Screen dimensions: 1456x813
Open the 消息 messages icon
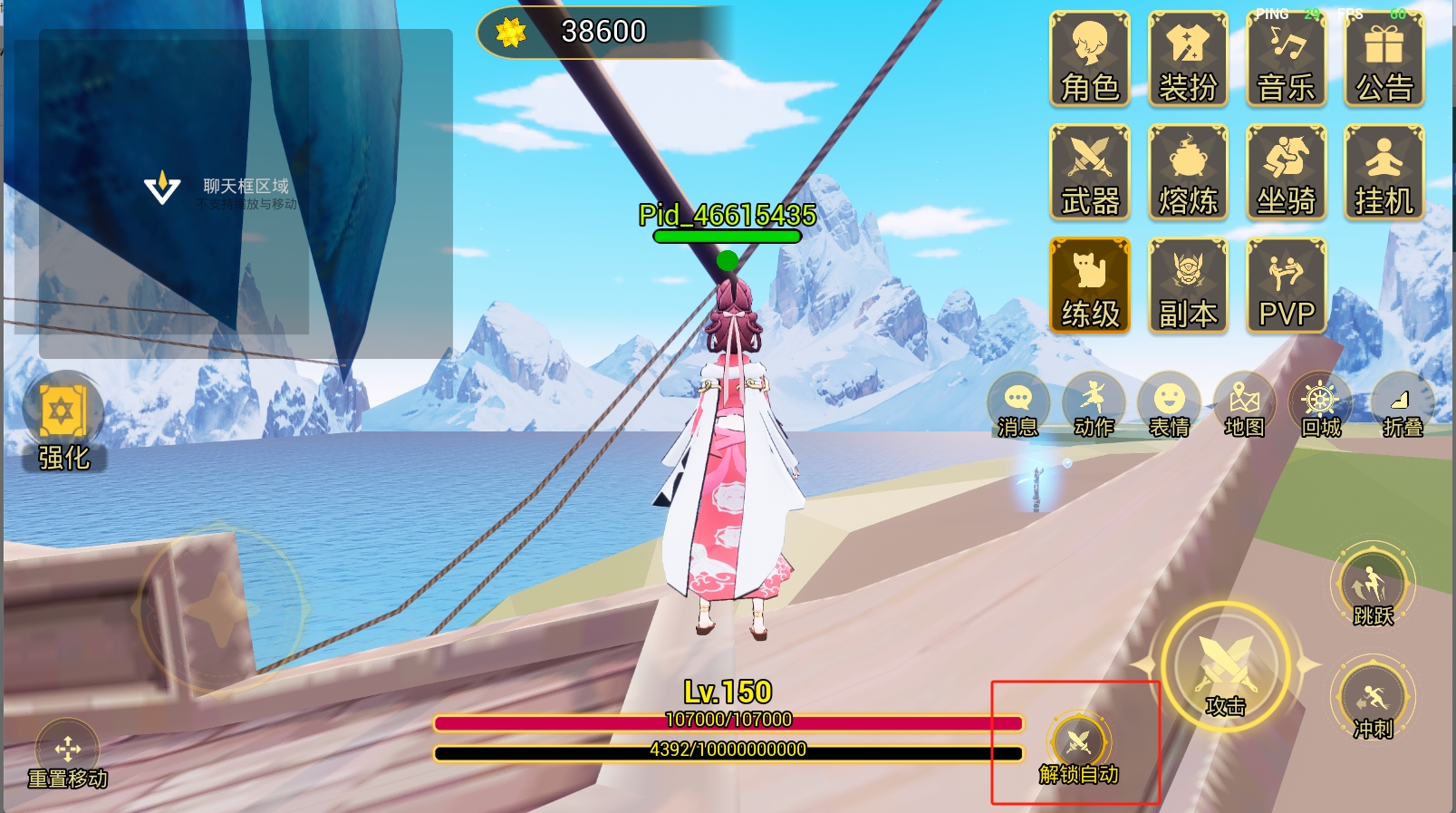click(x=1017, y=405)
